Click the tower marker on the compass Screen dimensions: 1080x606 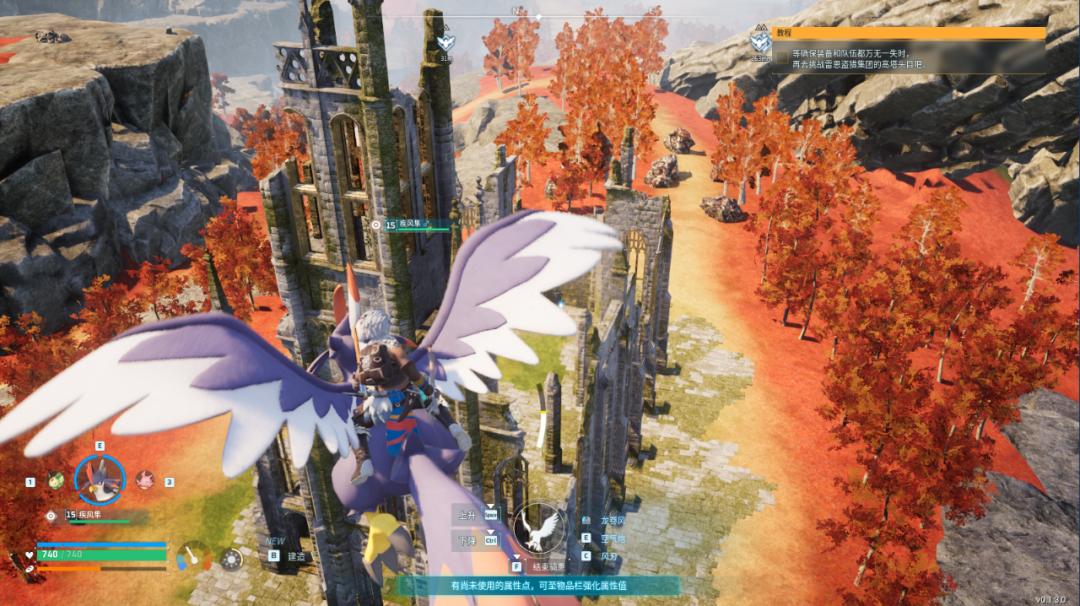446,41
